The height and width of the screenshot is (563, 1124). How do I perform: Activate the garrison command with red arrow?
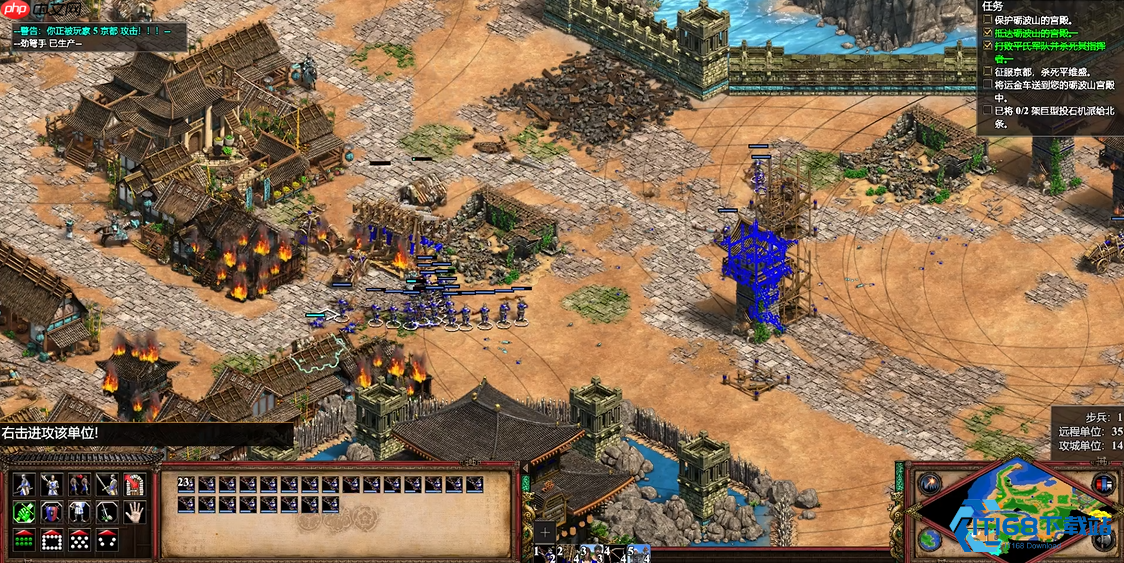133,486
